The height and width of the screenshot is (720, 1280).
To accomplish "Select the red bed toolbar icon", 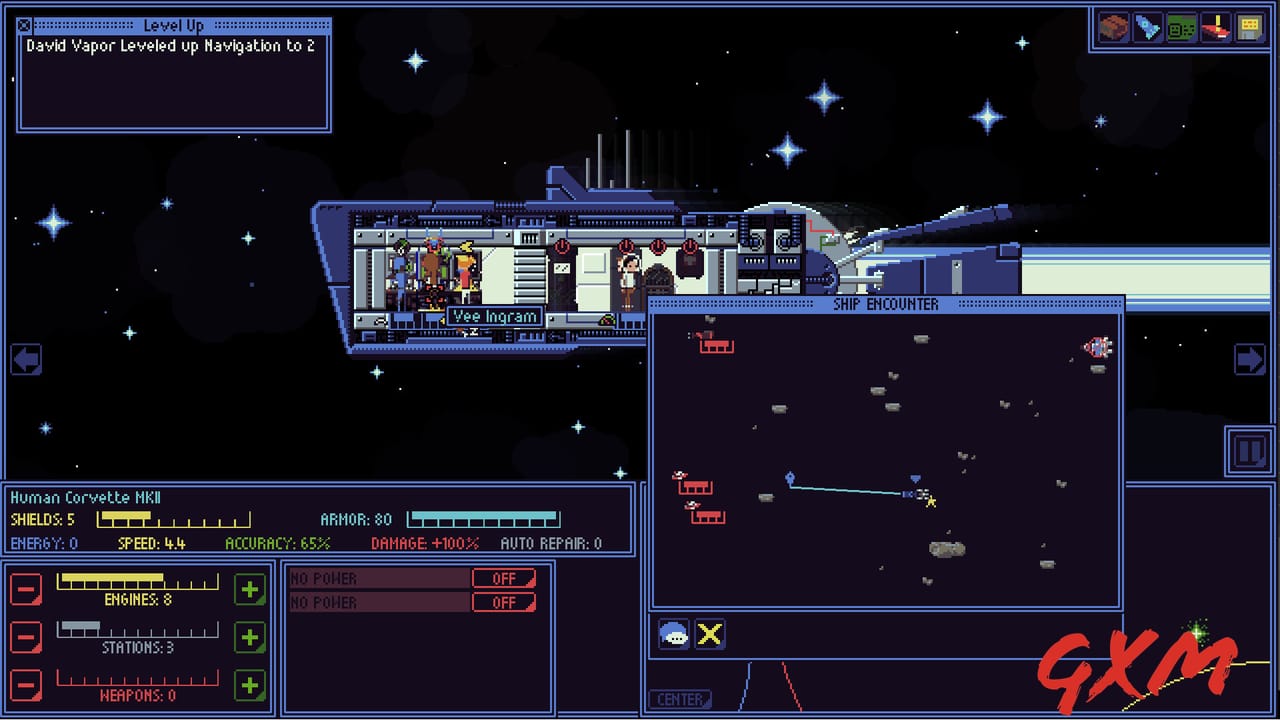I will pyautogui.click(x=1217, y=27).
